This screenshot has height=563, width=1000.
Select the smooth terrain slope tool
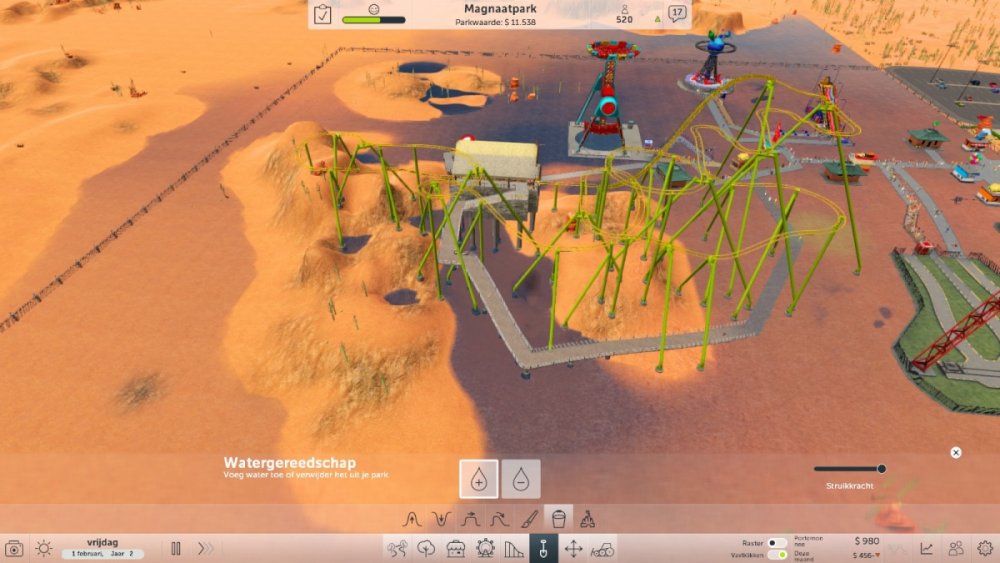pyautogui.click(x=500, y=519)
